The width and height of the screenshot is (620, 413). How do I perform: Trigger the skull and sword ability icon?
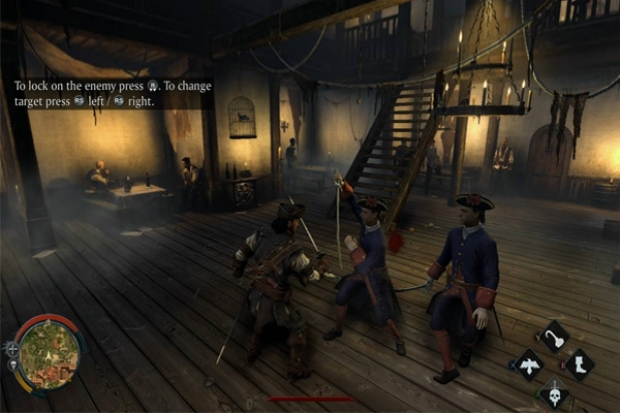552,391
